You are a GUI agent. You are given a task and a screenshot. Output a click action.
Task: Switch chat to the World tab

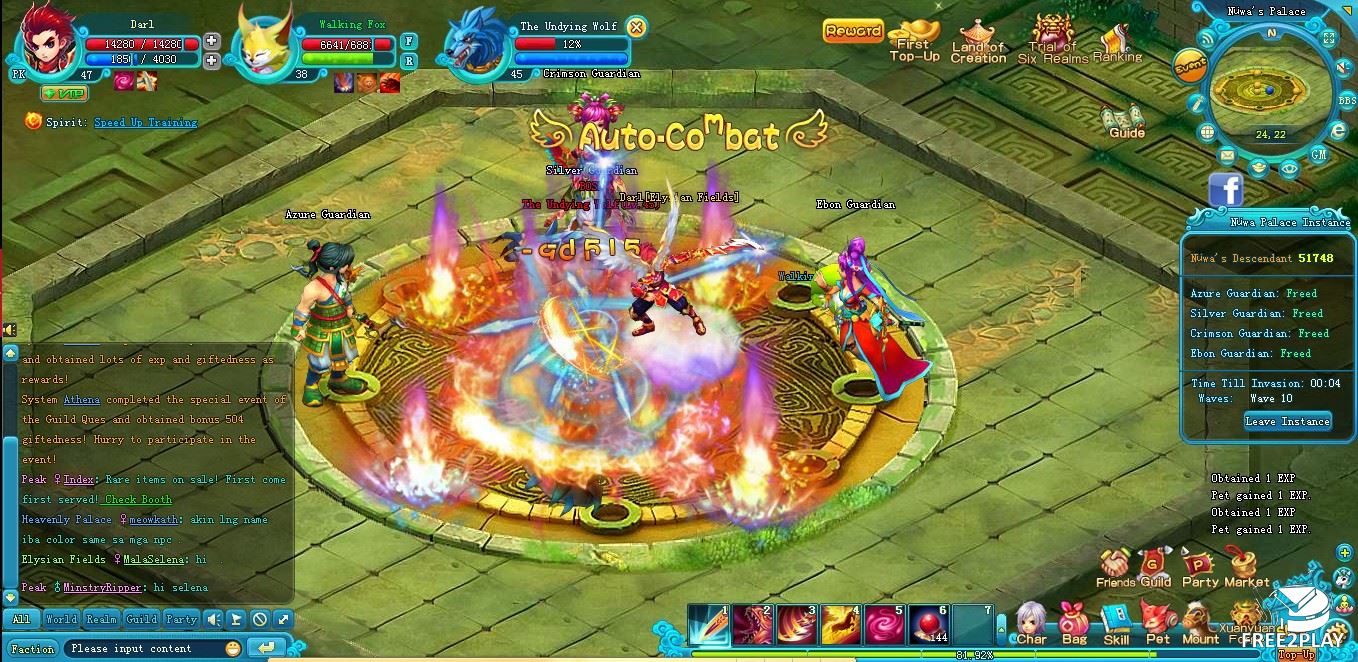point(60,619)
